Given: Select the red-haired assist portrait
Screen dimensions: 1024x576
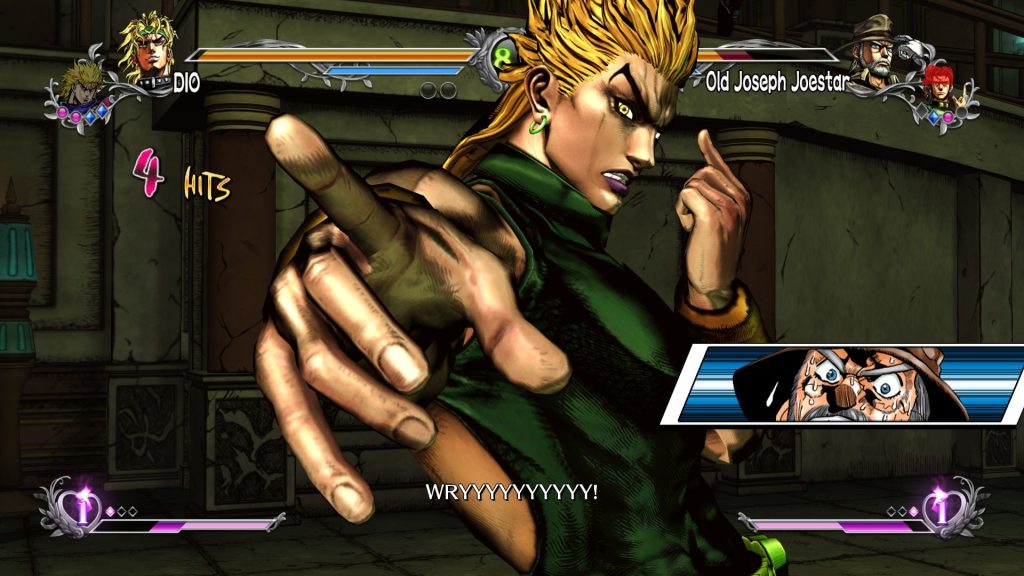Looking at the screenshot, I should pos(938,84).
